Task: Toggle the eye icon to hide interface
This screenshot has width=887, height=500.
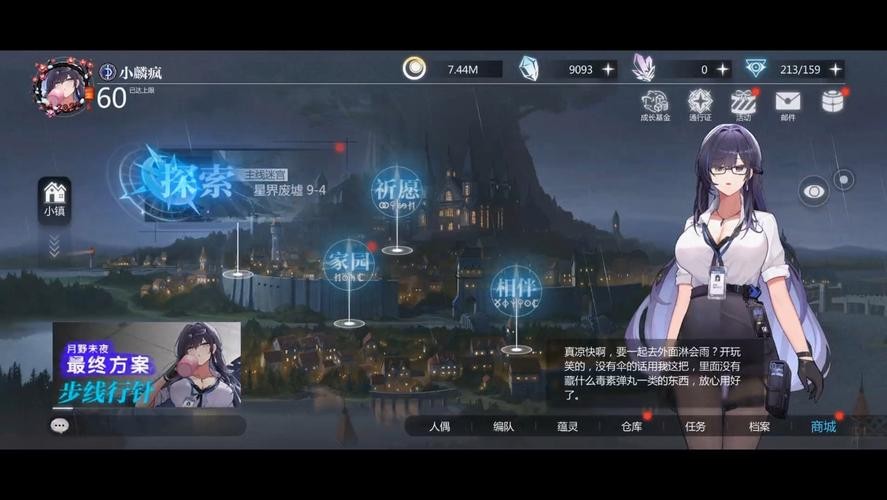Action: click(813, 190)
